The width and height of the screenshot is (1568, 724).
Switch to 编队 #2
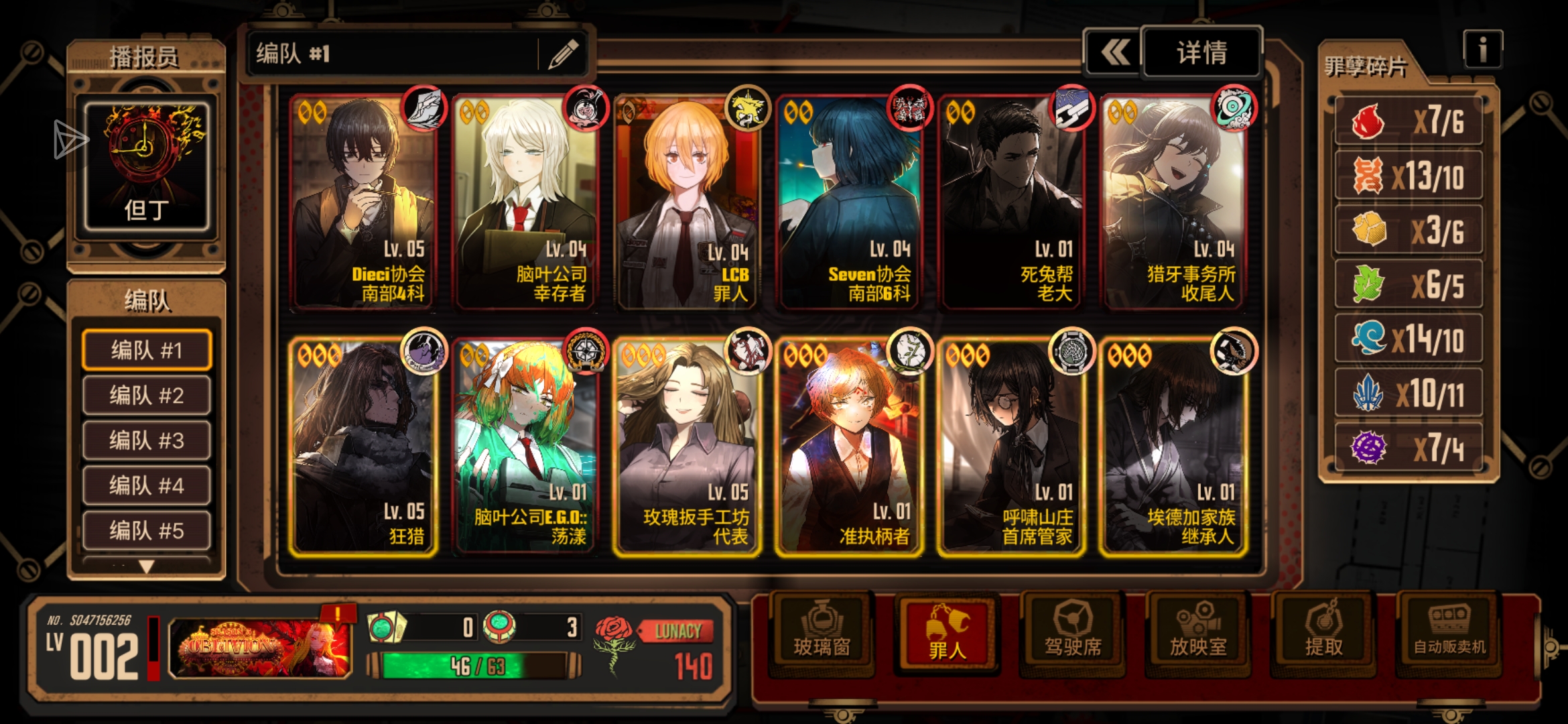[x=146, y=396]
